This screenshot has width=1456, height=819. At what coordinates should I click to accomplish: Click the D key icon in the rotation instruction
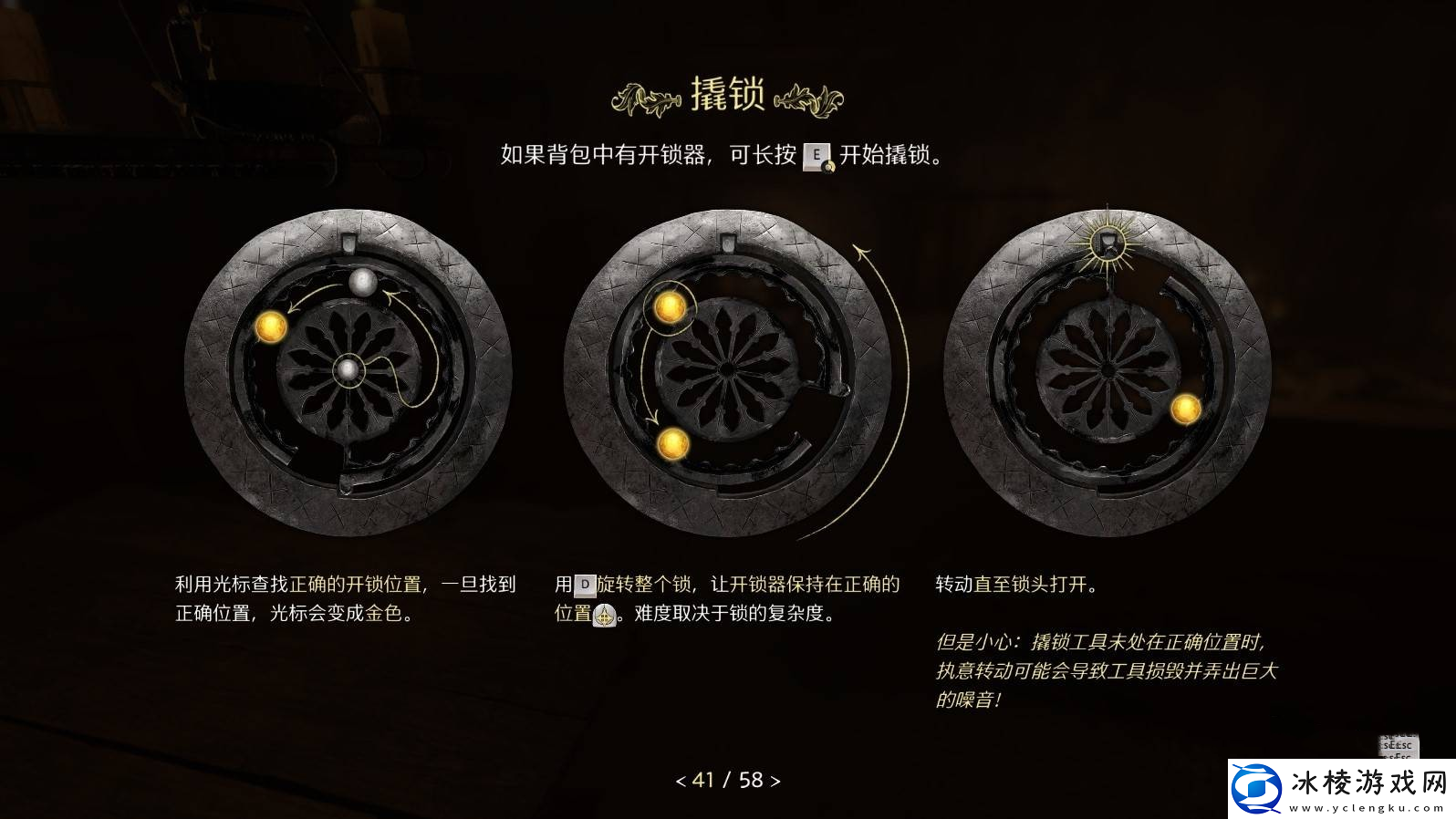tap(588, 585)
